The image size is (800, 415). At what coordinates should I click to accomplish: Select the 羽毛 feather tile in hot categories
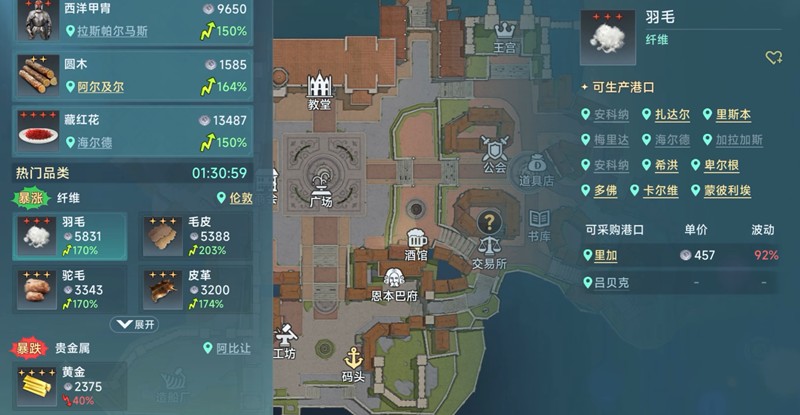click(x=69, y=237)
